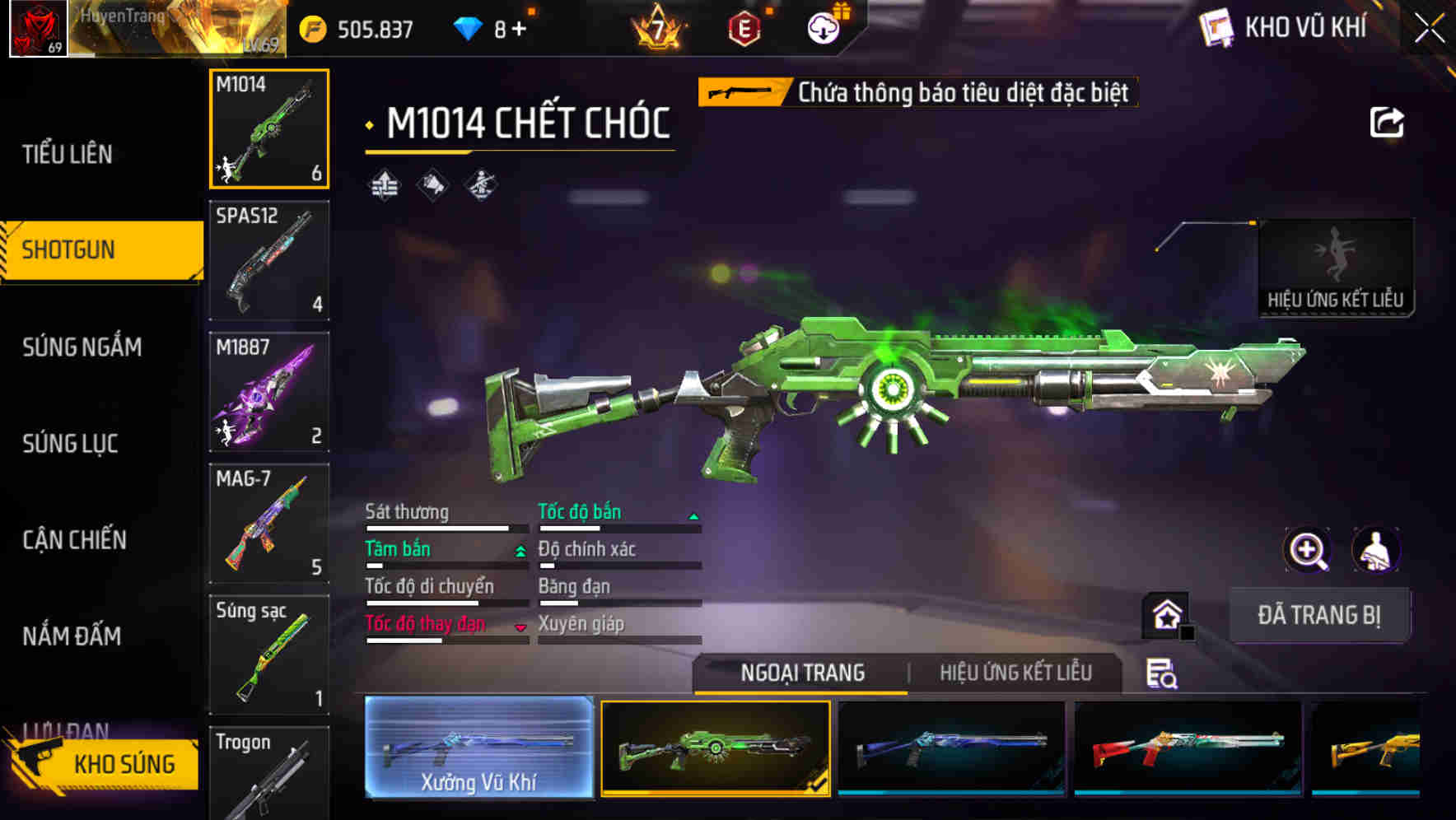
Task: Open the Xưởng Vũ Khí workshop tile
Action: pos(478,748)
